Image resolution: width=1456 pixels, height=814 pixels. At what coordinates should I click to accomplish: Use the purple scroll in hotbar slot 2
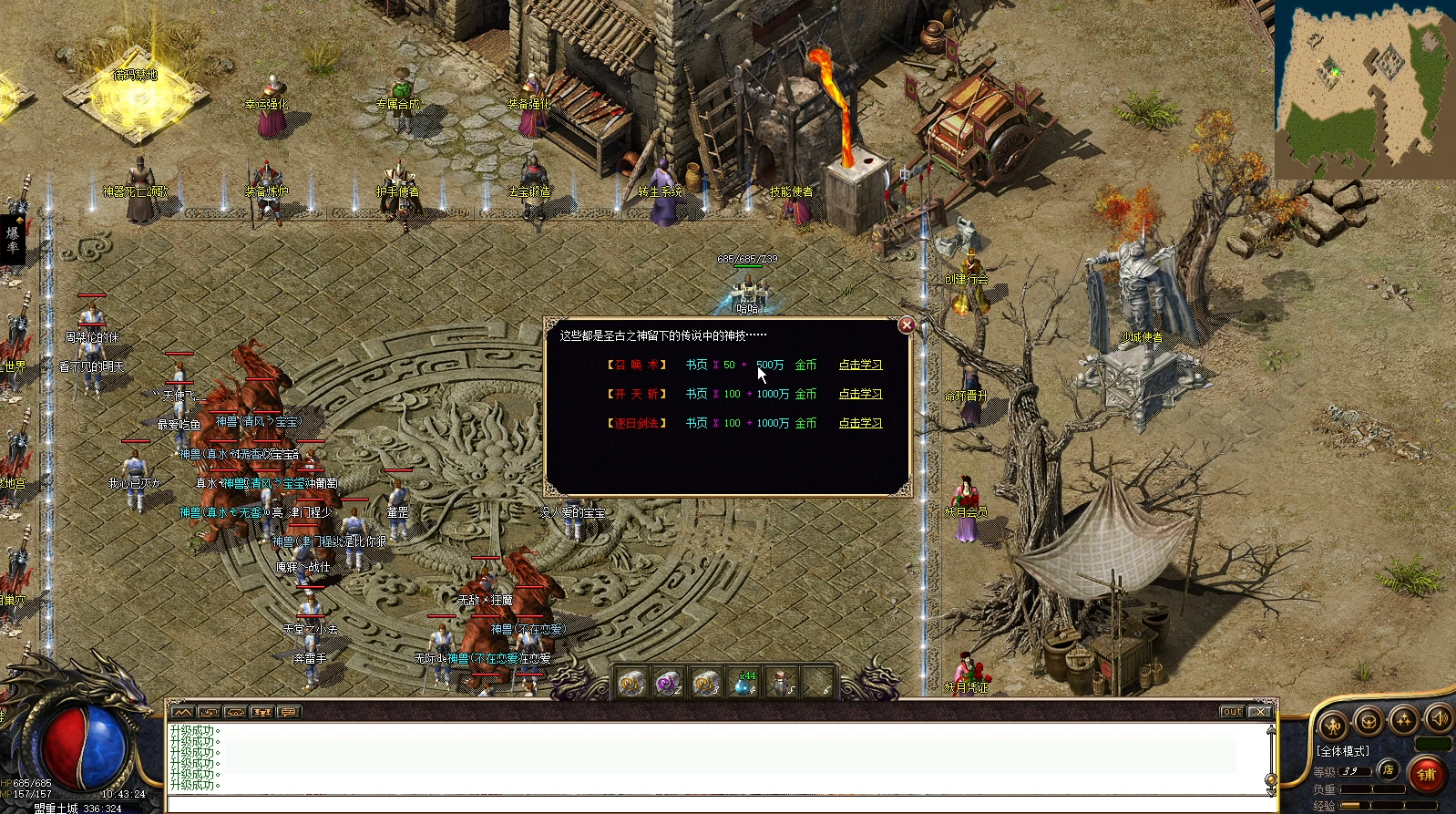(x=670, y=682)
